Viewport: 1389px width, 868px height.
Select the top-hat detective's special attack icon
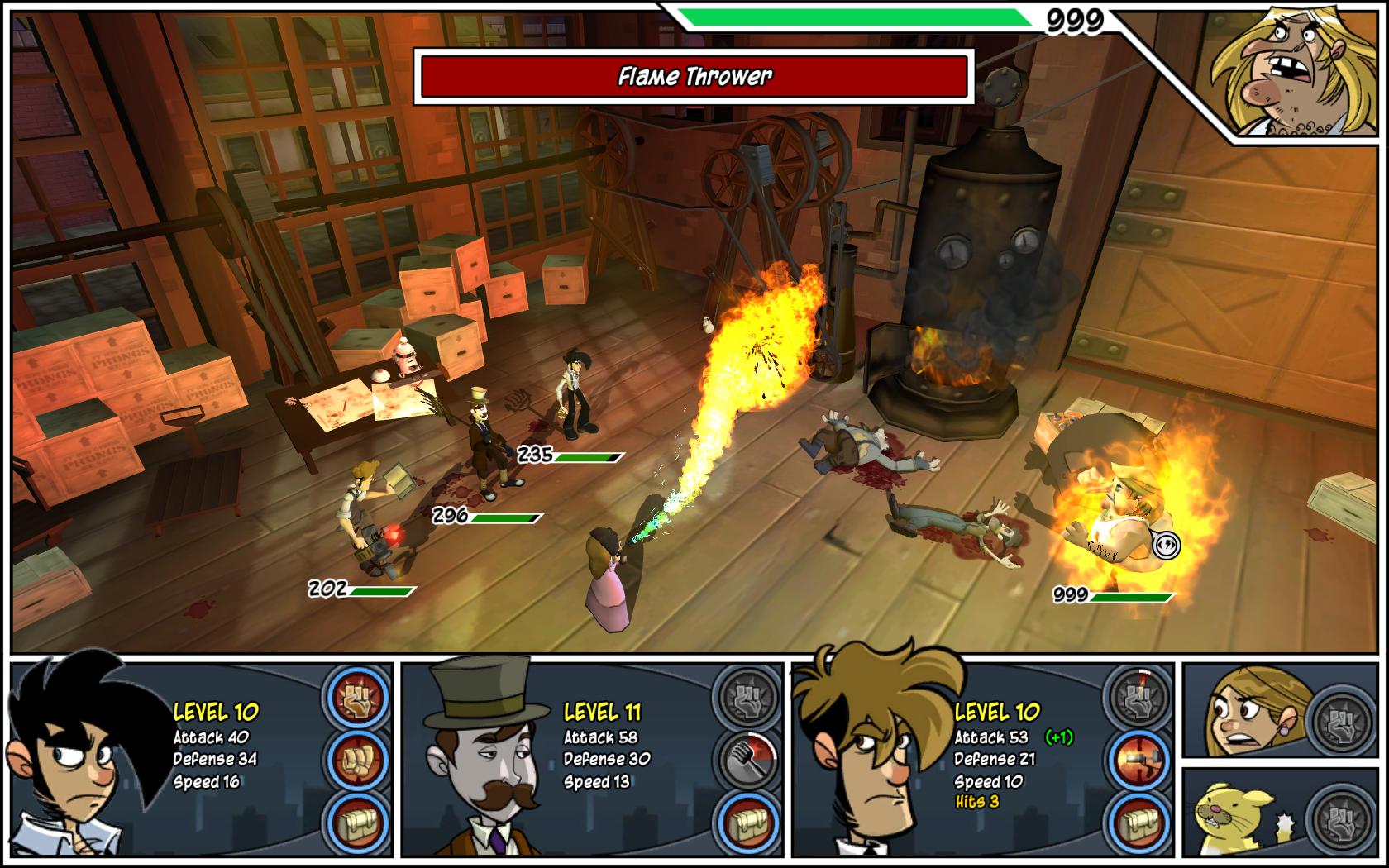748,694
